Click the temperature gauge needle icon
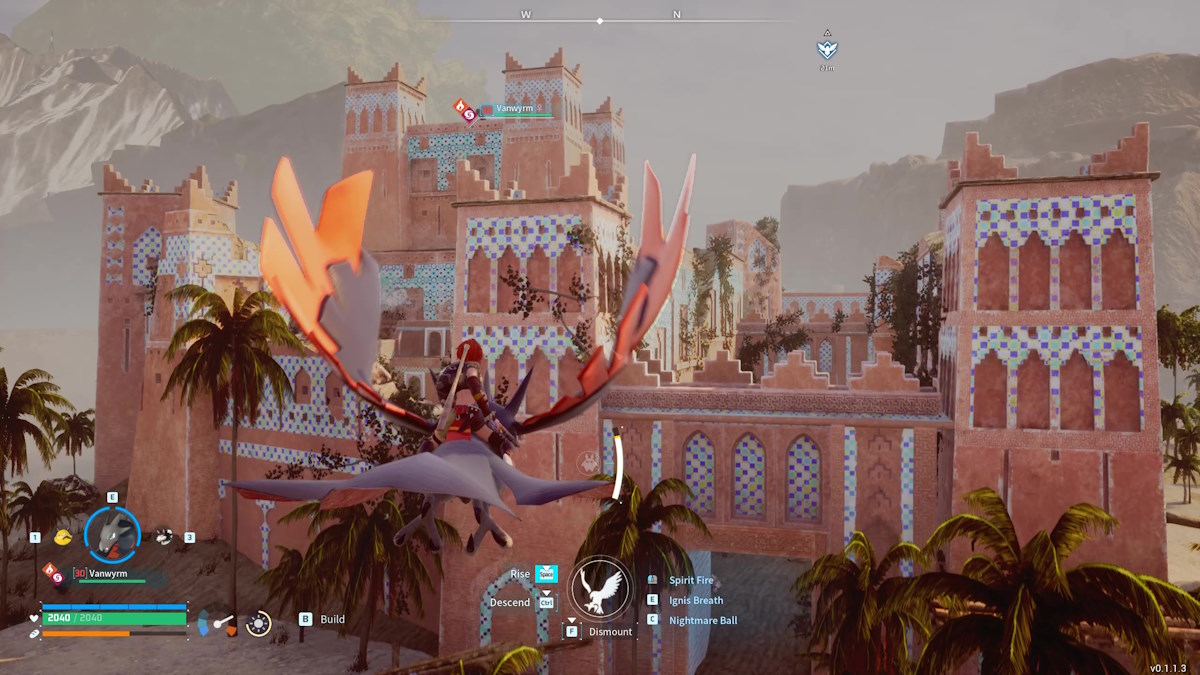Viewport: 1200px width, 675px height. 222,623
